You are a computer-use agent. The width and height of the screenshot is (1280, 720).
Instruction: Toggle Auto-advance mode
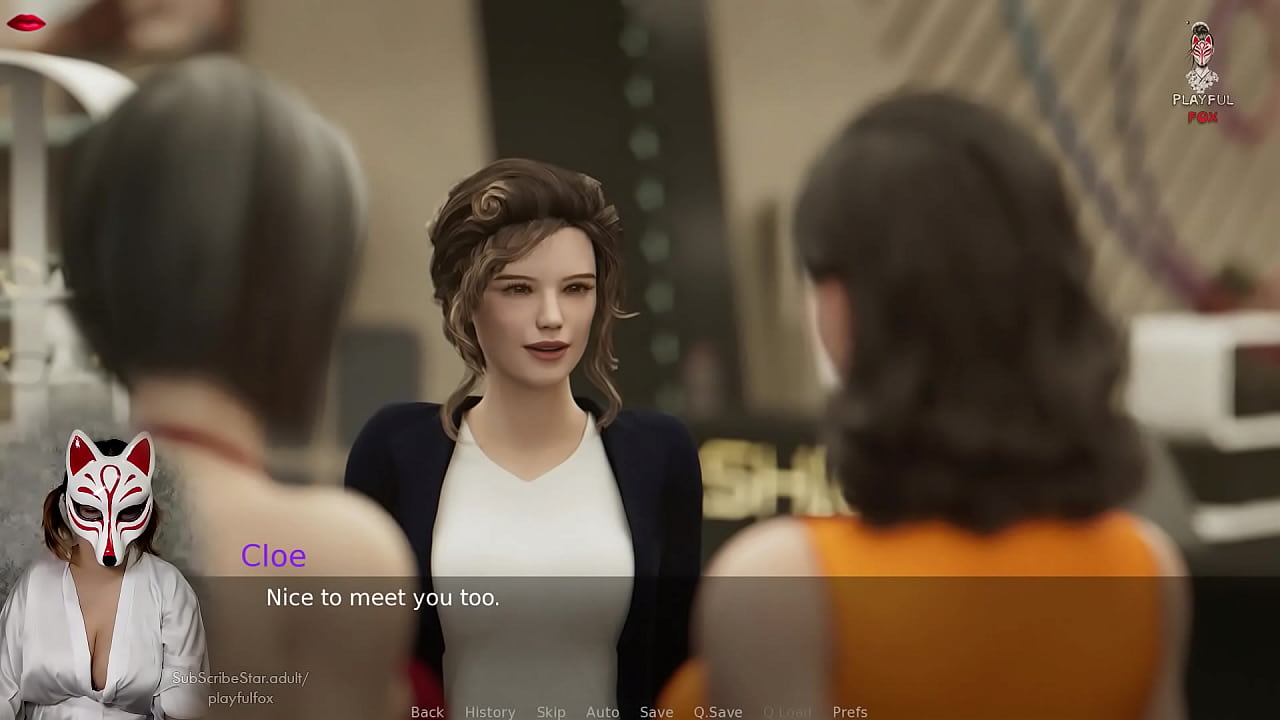coord(602,712)
